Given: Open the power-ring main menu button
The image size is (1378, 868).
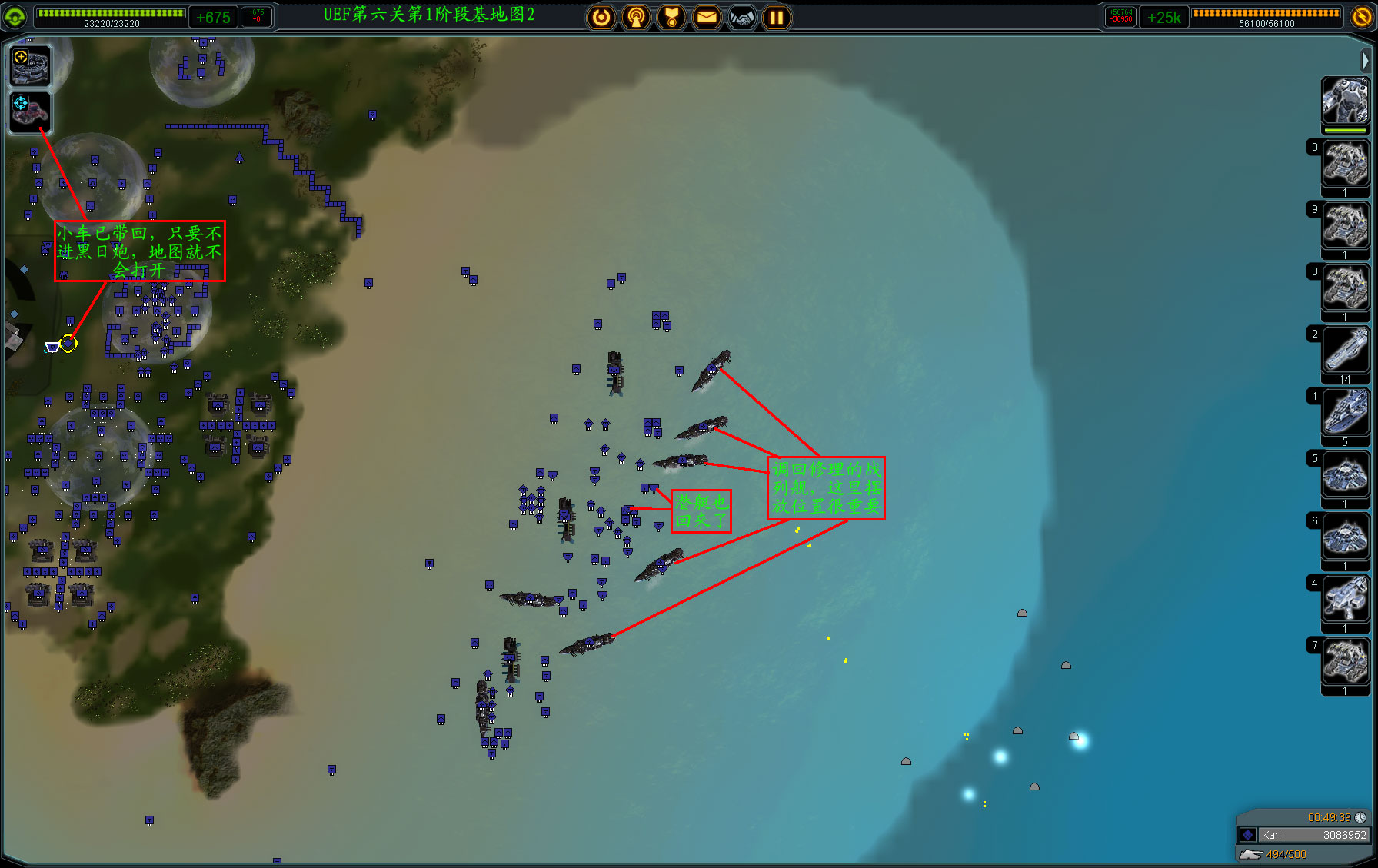Looking at the screenshot, I should point(601,18).
